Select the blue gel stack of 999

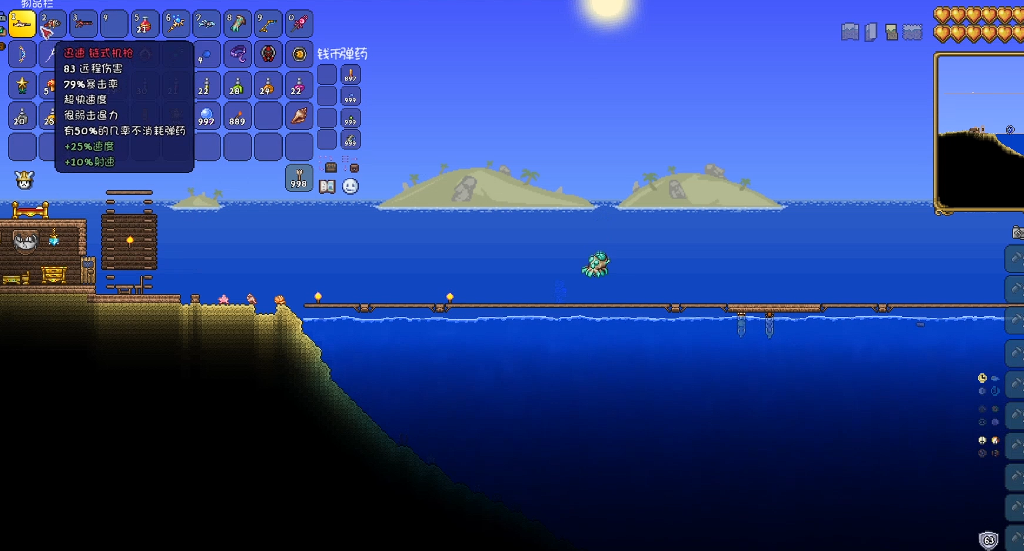207,116
